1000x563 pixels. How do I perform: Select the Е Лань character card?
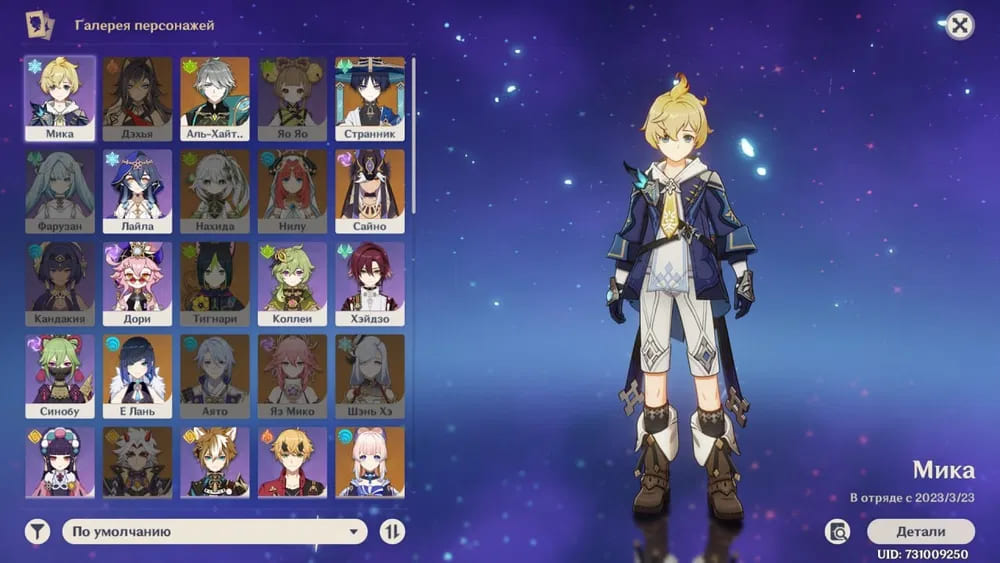(x=137, y=375)
